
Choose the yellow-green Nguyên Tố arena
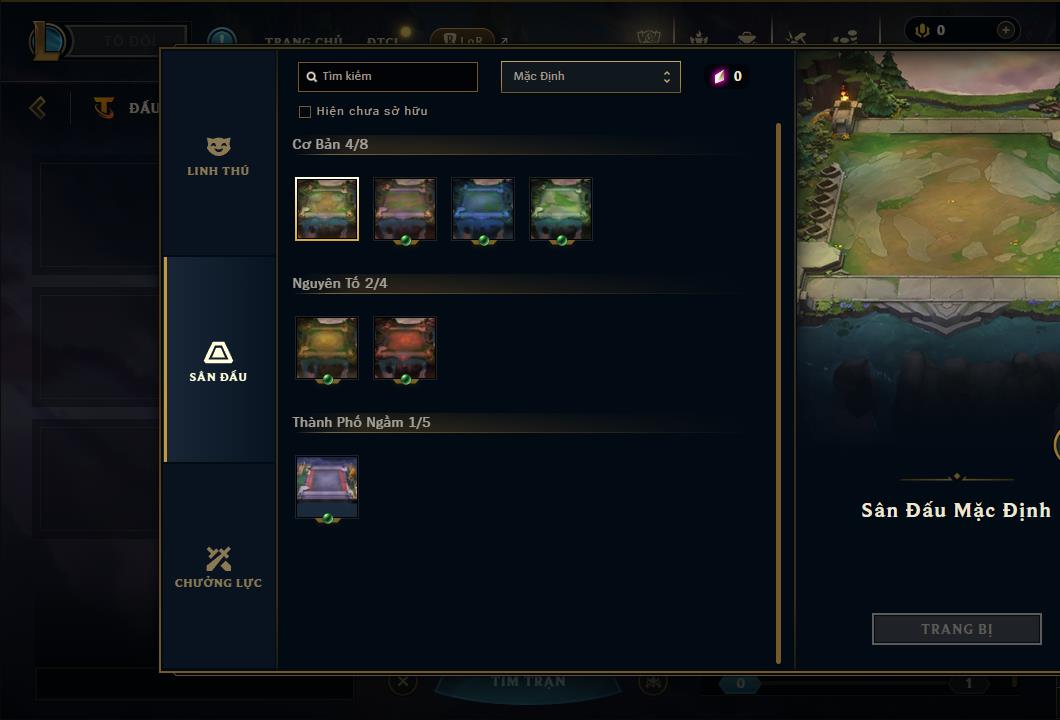pyautogui.click(x=327, y=348)
